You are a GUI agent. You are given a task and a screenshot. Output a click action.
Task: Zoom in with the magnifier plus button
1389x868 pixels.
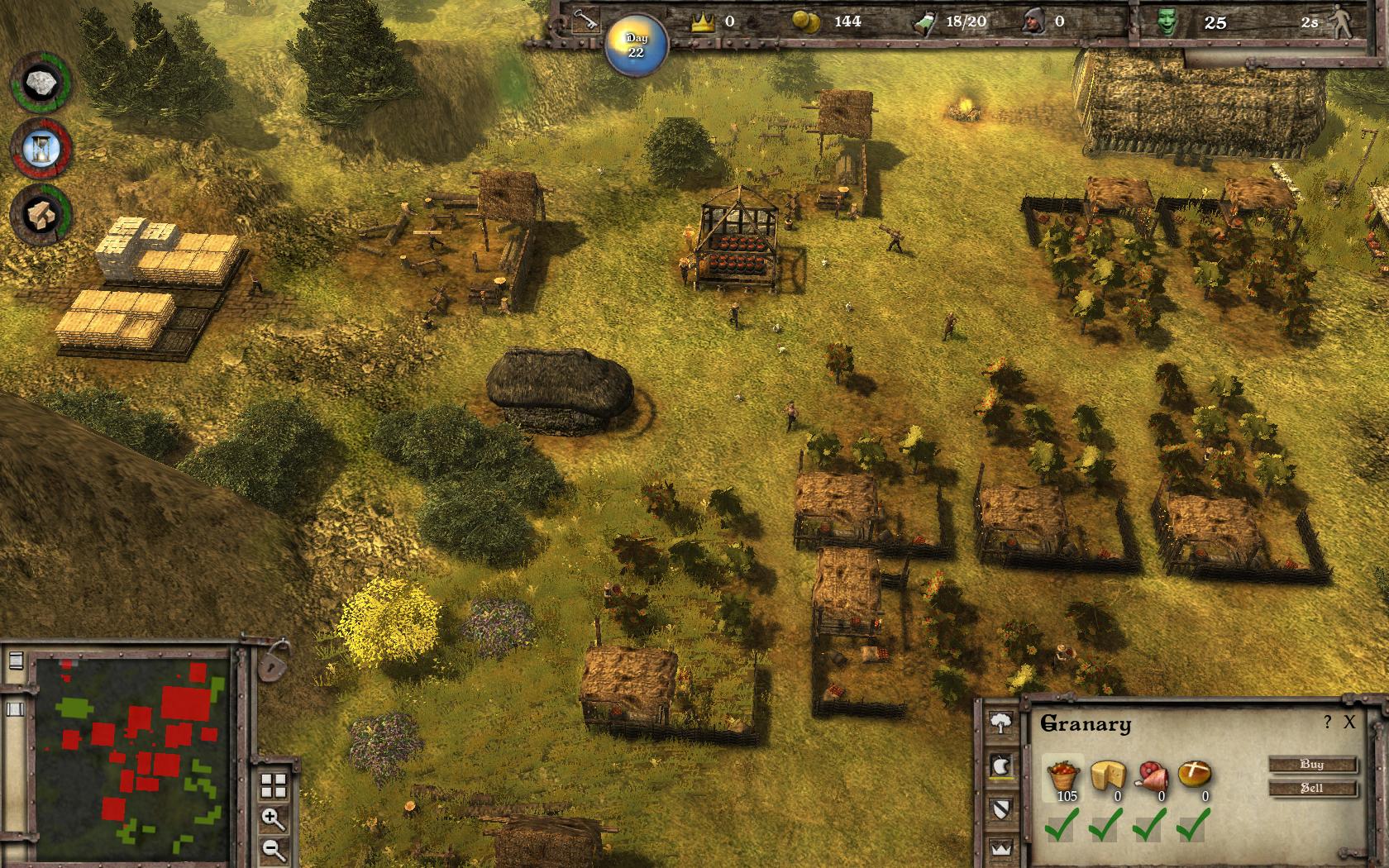point(274,819)
